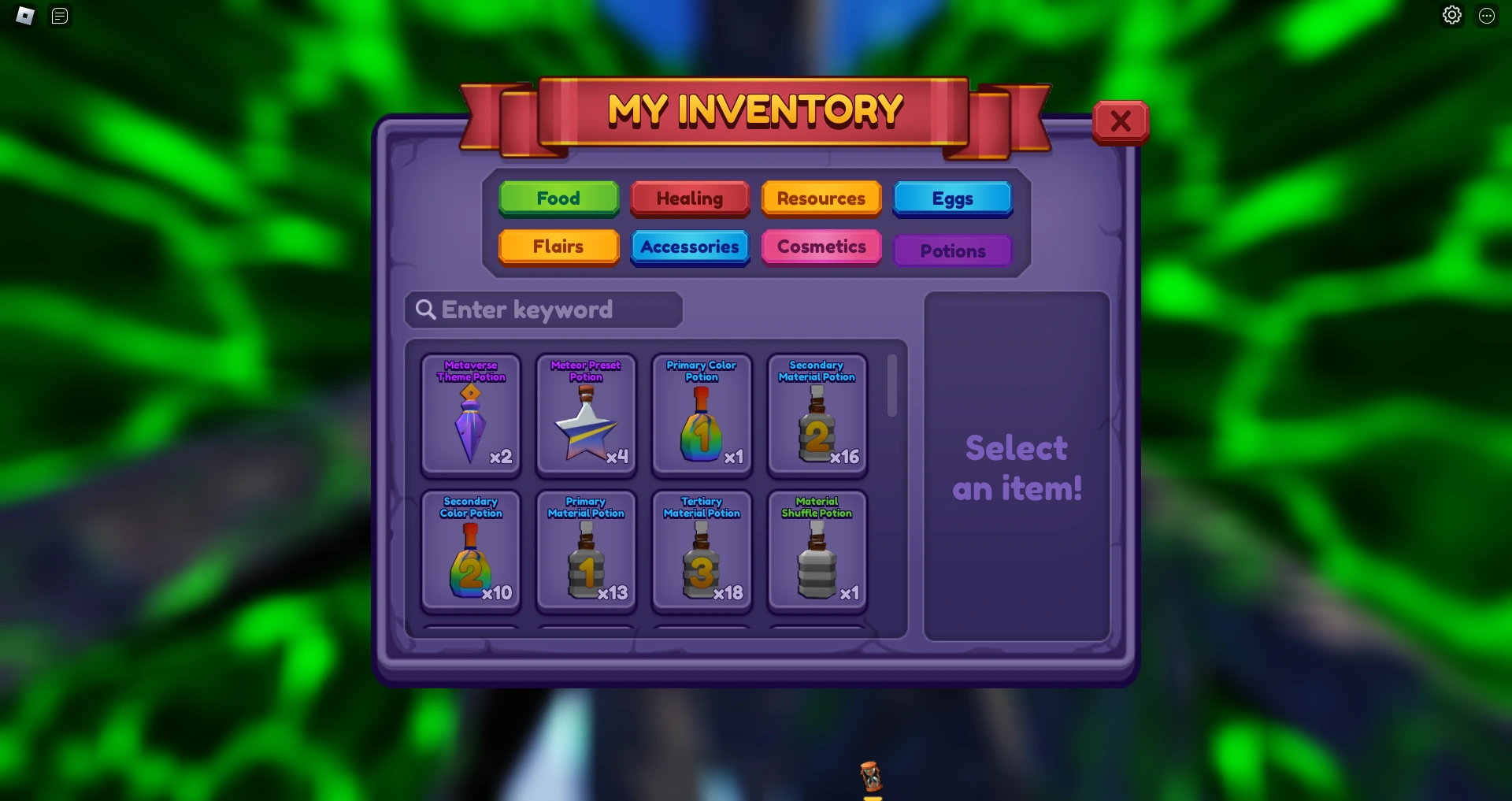
Task: Open the Cosmetics category
Action: pyautogui.click(x=821, y=247)
